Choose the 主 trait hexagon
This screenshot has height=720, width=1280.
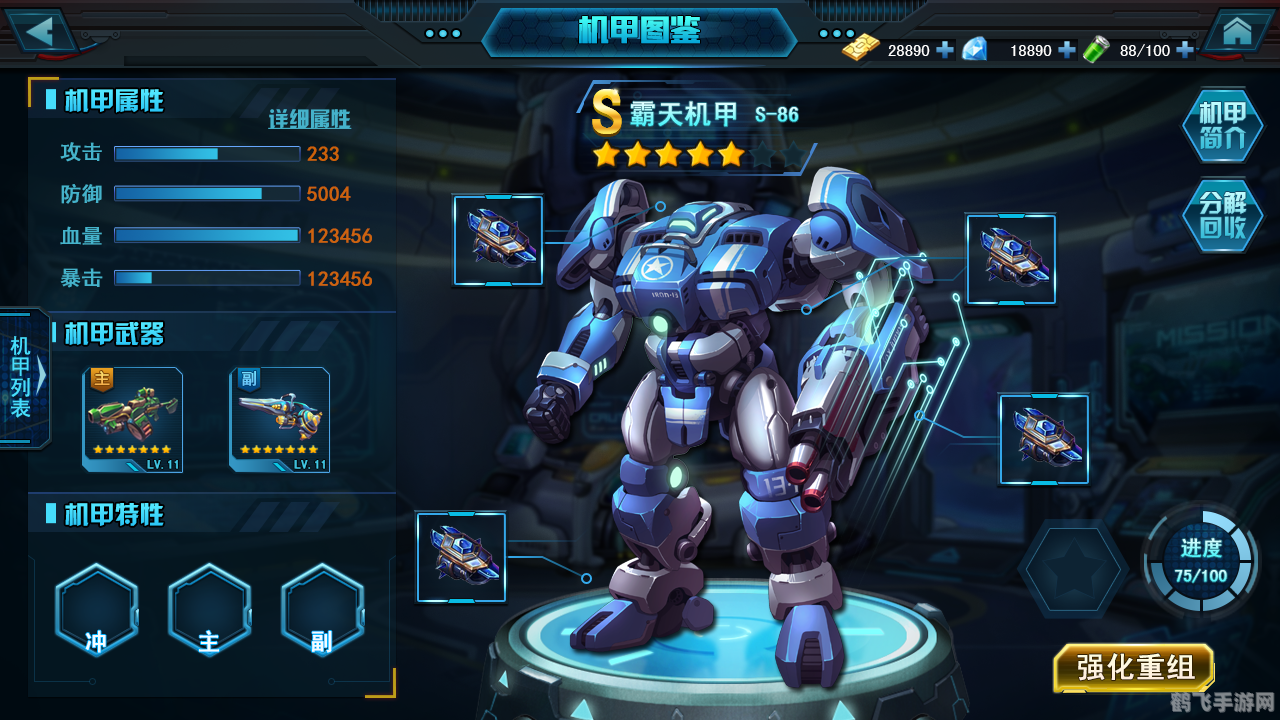pos(209,610)
